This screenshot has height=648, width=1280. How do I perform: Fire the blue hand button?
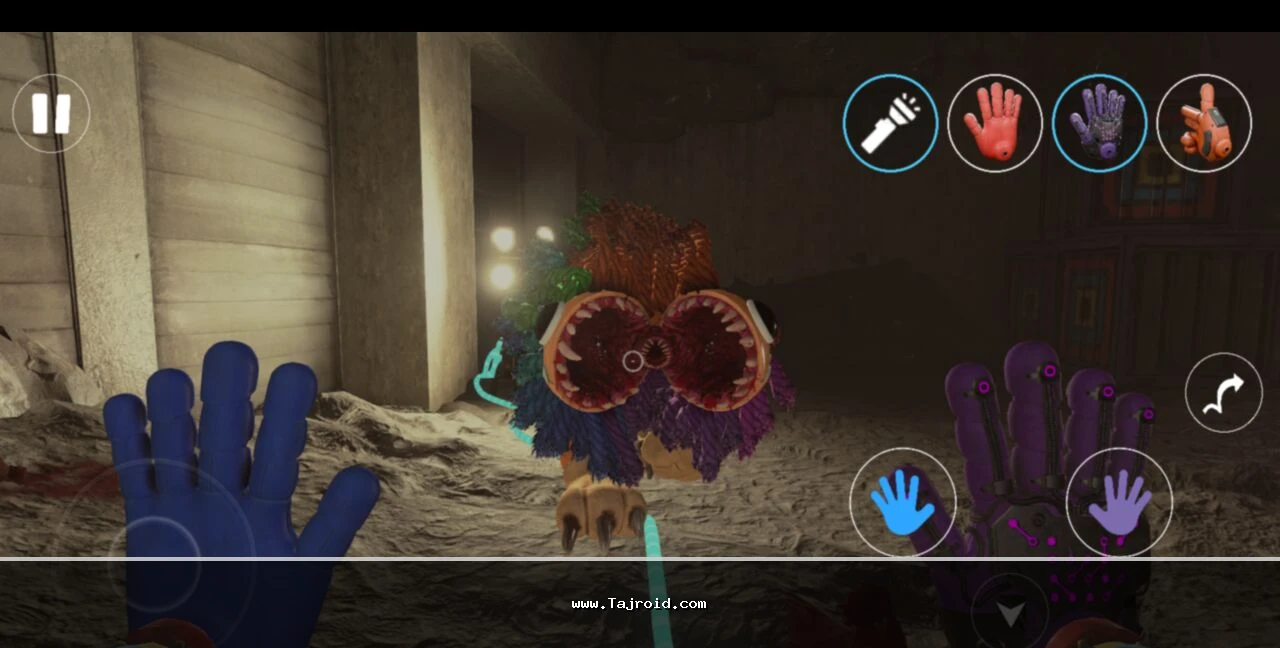click(x=902, y=501)
